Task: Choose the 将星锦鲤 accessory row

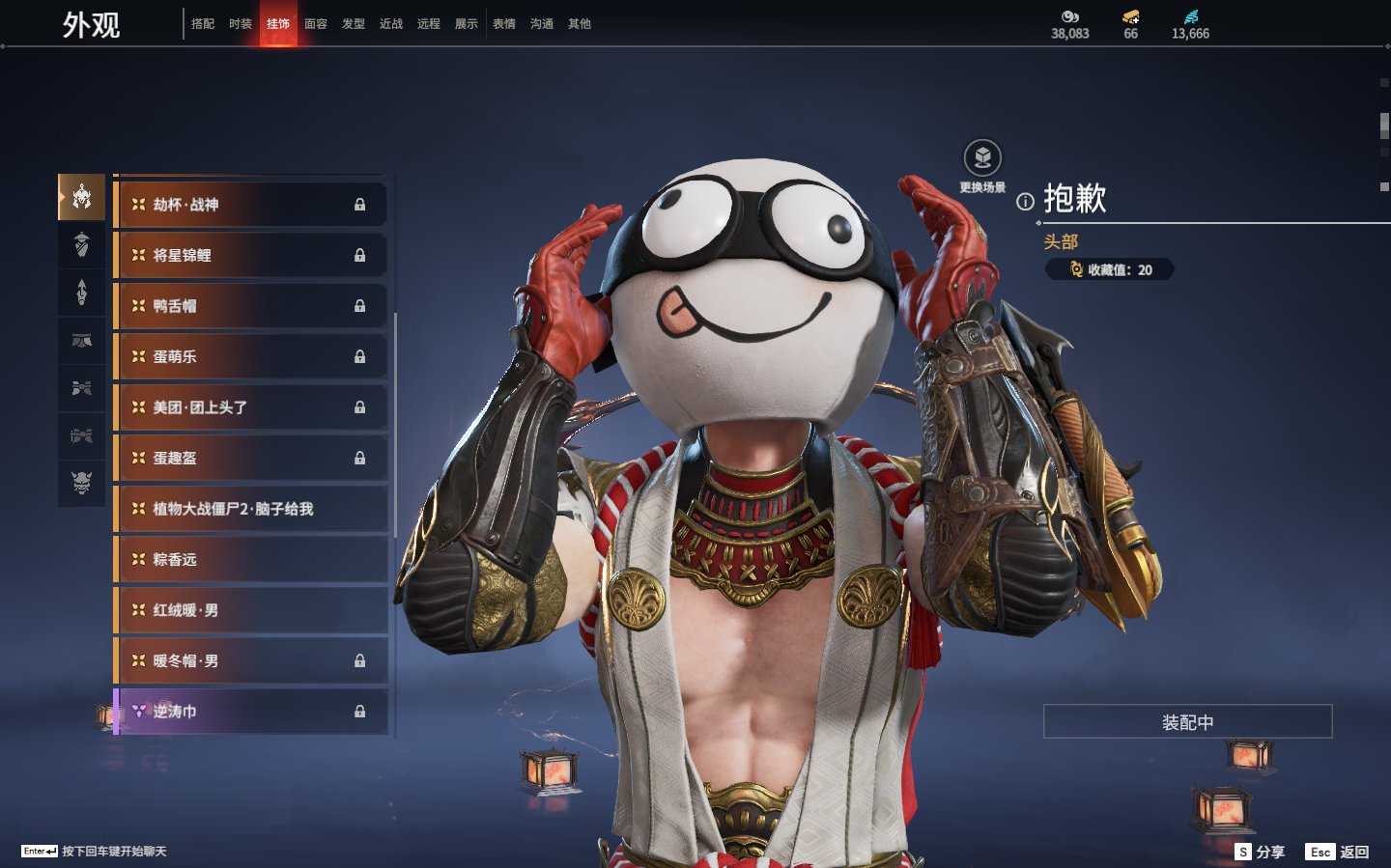Action: (x=251, y=256)
